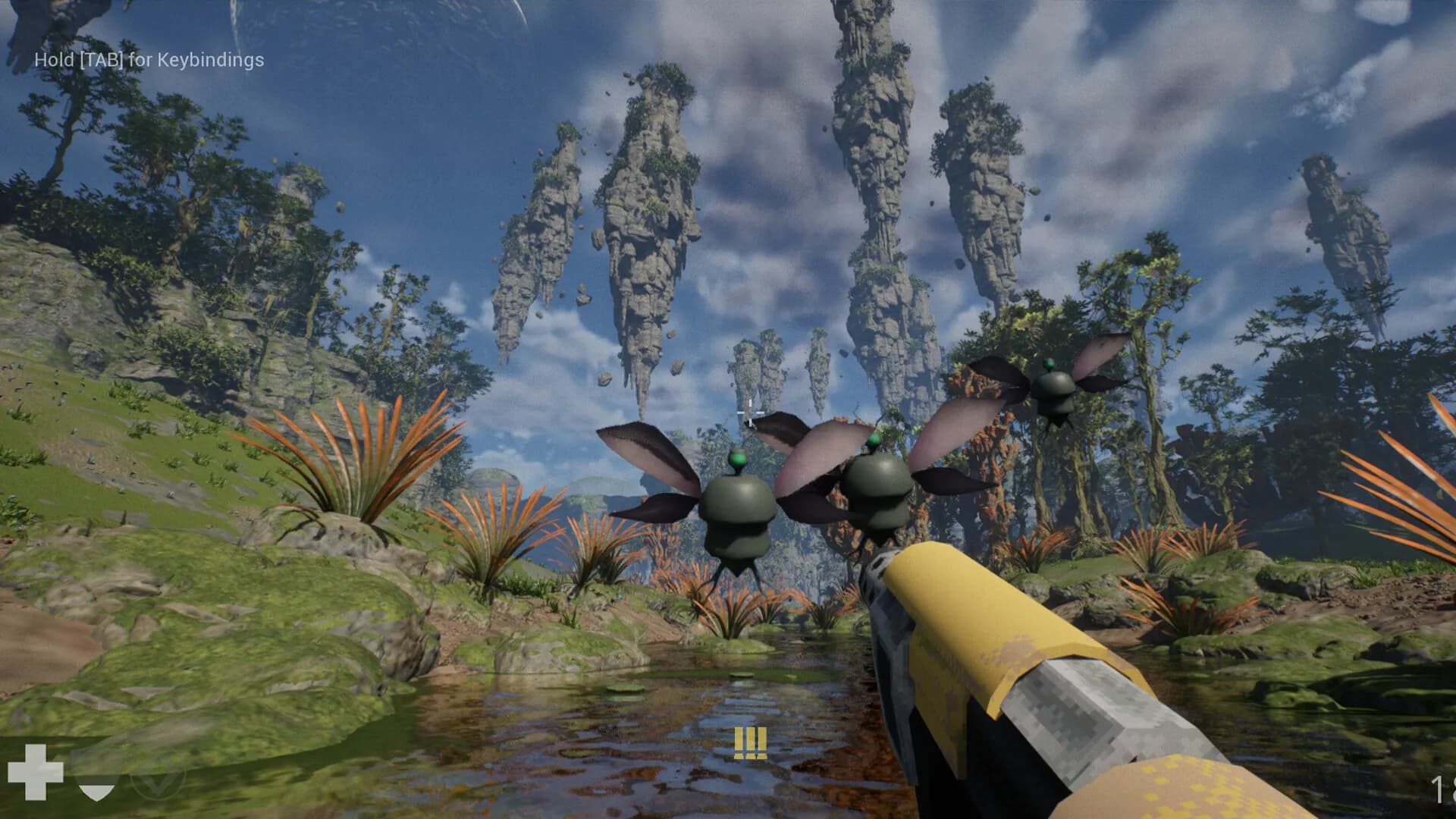Click the white health cross icon
Viewport: 1456px width, 819px height.
35,772
